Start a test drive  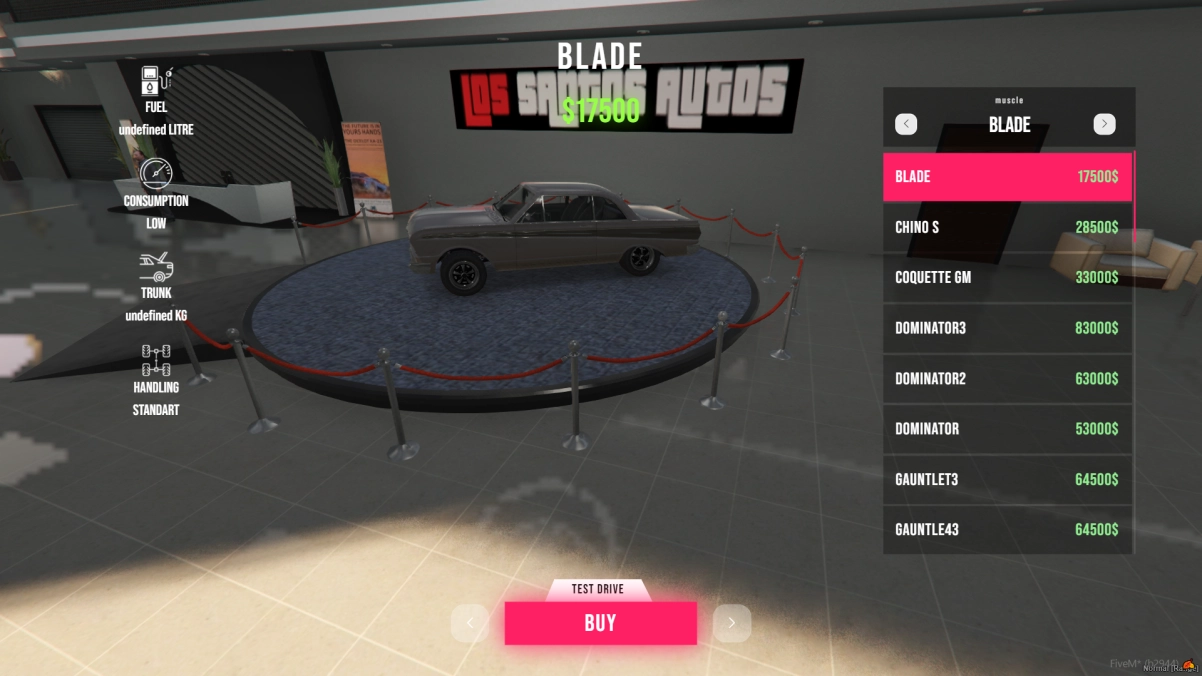tap(598, 590)
